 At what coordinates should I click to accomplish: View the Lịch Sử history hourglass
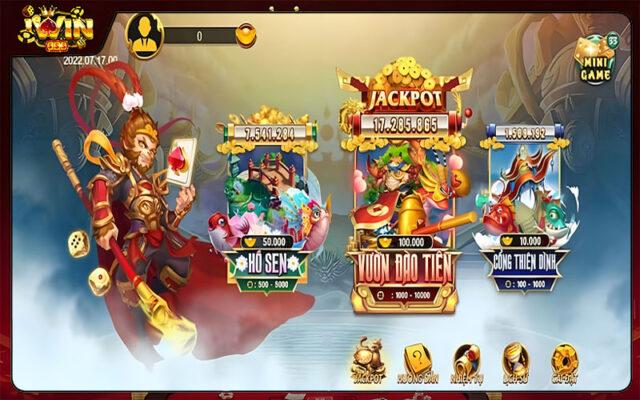point(515,362)
